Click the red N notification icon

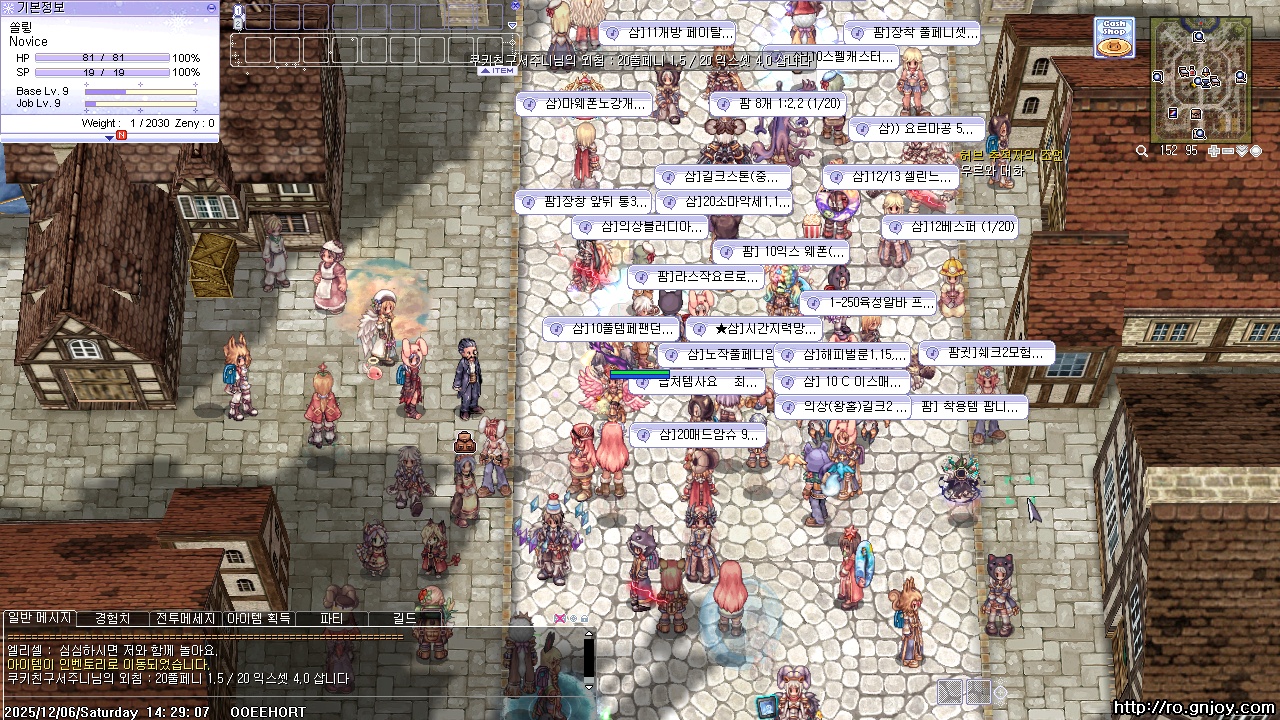pos(121,134)
